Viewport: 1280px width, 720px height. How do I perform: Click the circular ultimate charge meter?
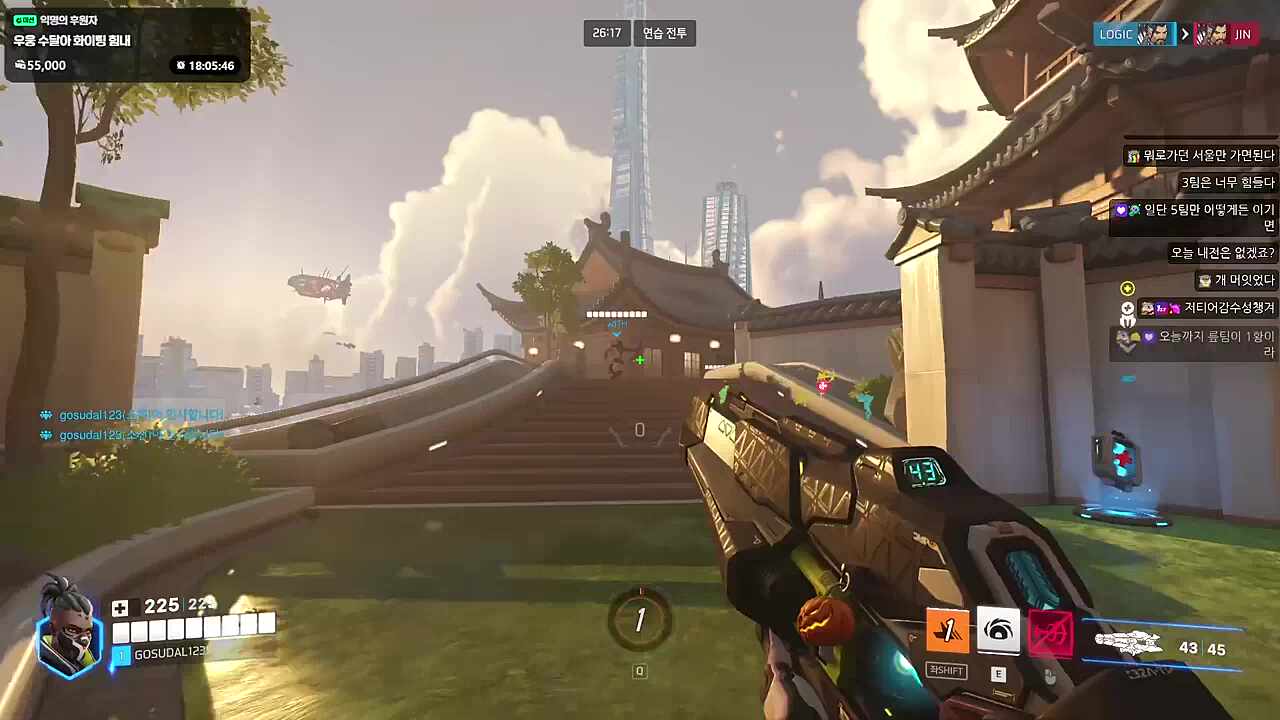pos(640,620)
